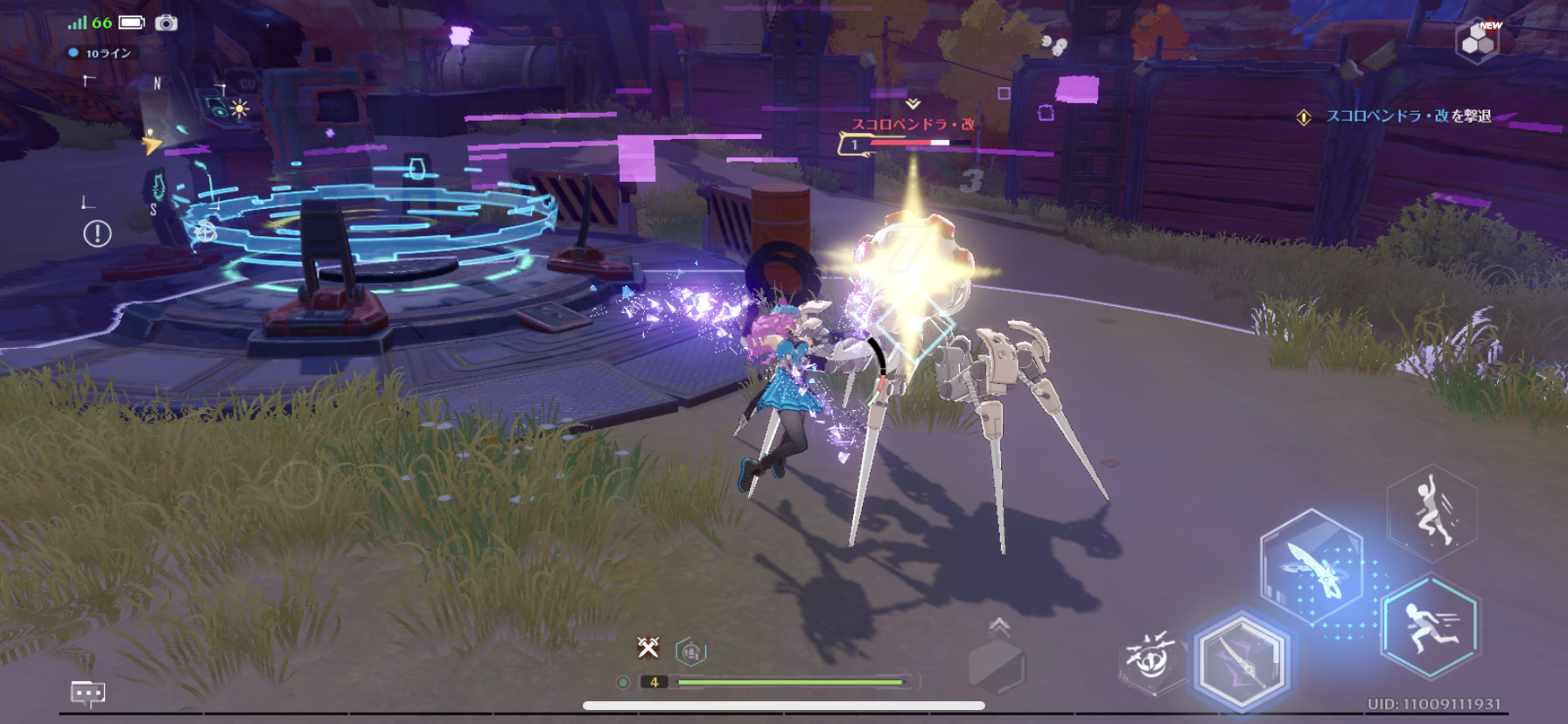Tap the running figure dodge button
Image resolution: width=1568 pixels, height=724 pixels.
click(x=1430, y=625)
